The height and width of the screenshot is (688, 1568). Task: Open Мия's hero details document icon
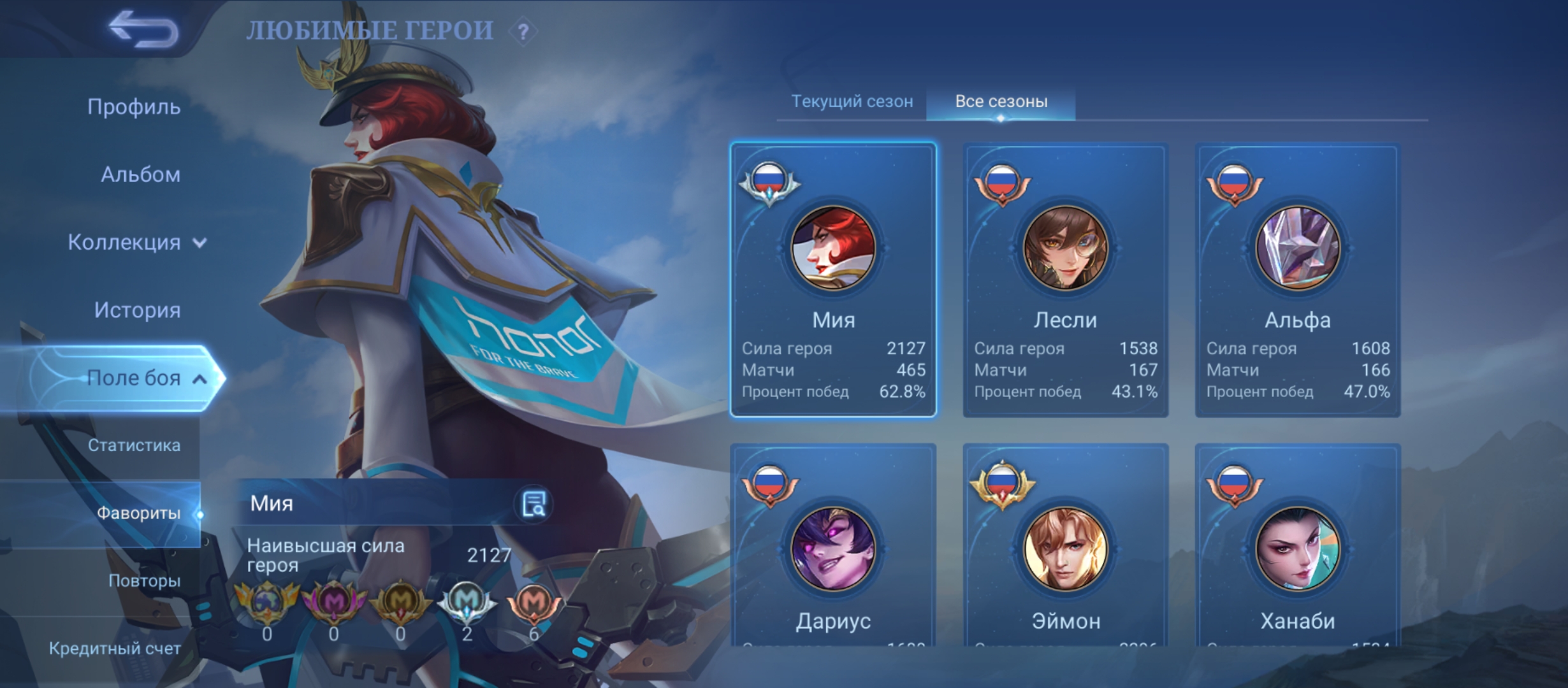tap(533, 504)
